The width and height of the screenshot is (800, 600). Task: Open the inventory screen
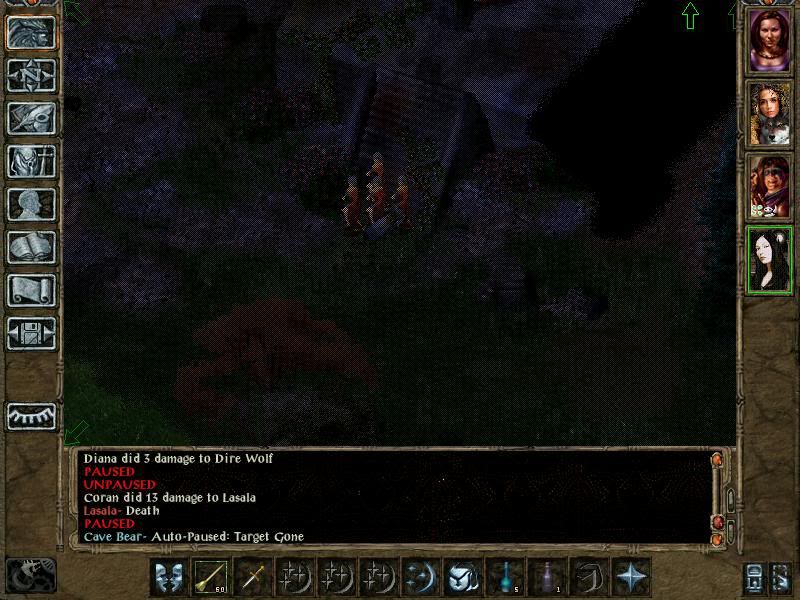click(31, 161)
